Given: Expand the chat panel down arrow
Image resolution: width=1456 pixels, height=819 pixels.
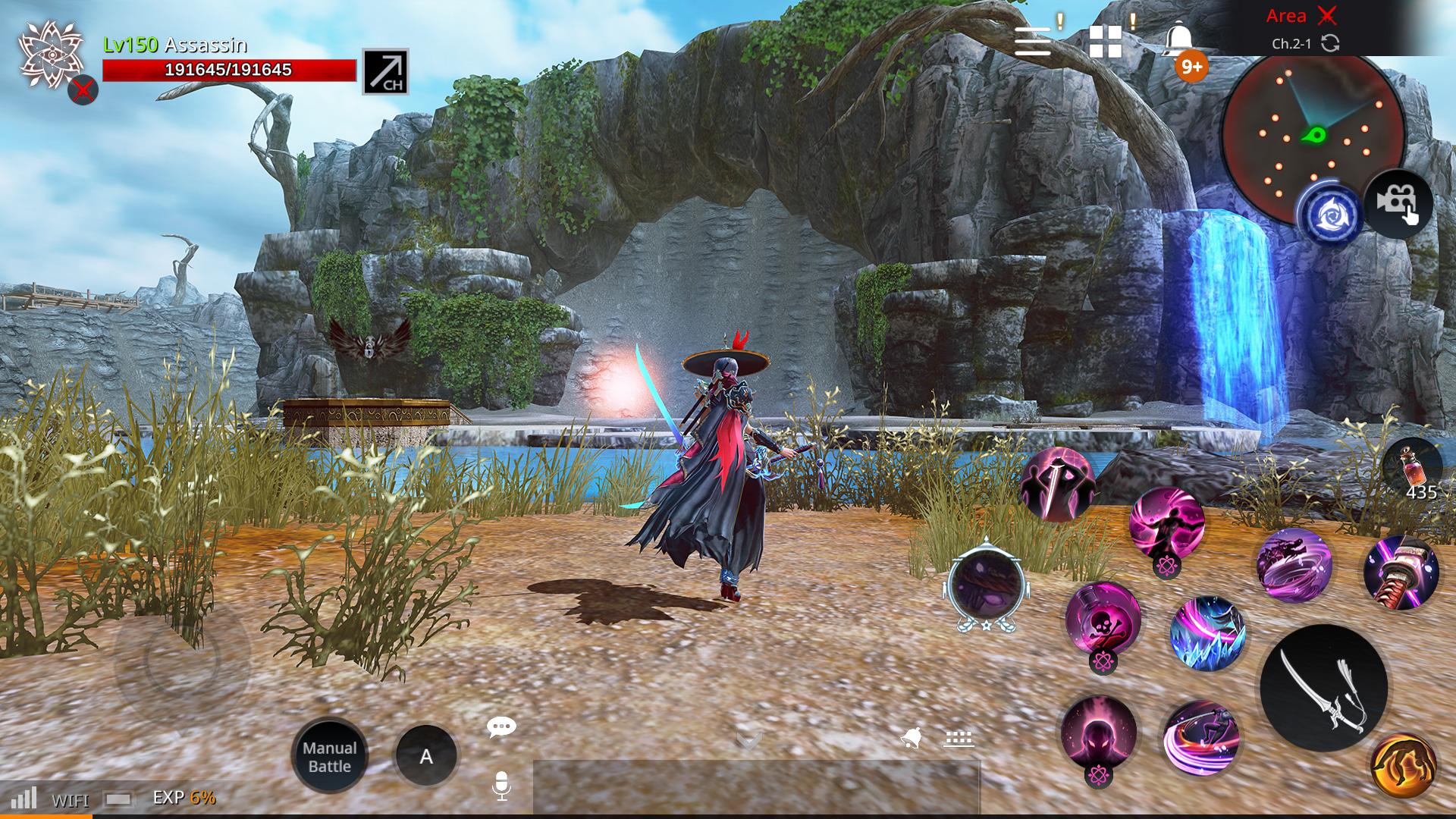Looking at the screenshot, I should pyautogui.click(x=749, y=740).
